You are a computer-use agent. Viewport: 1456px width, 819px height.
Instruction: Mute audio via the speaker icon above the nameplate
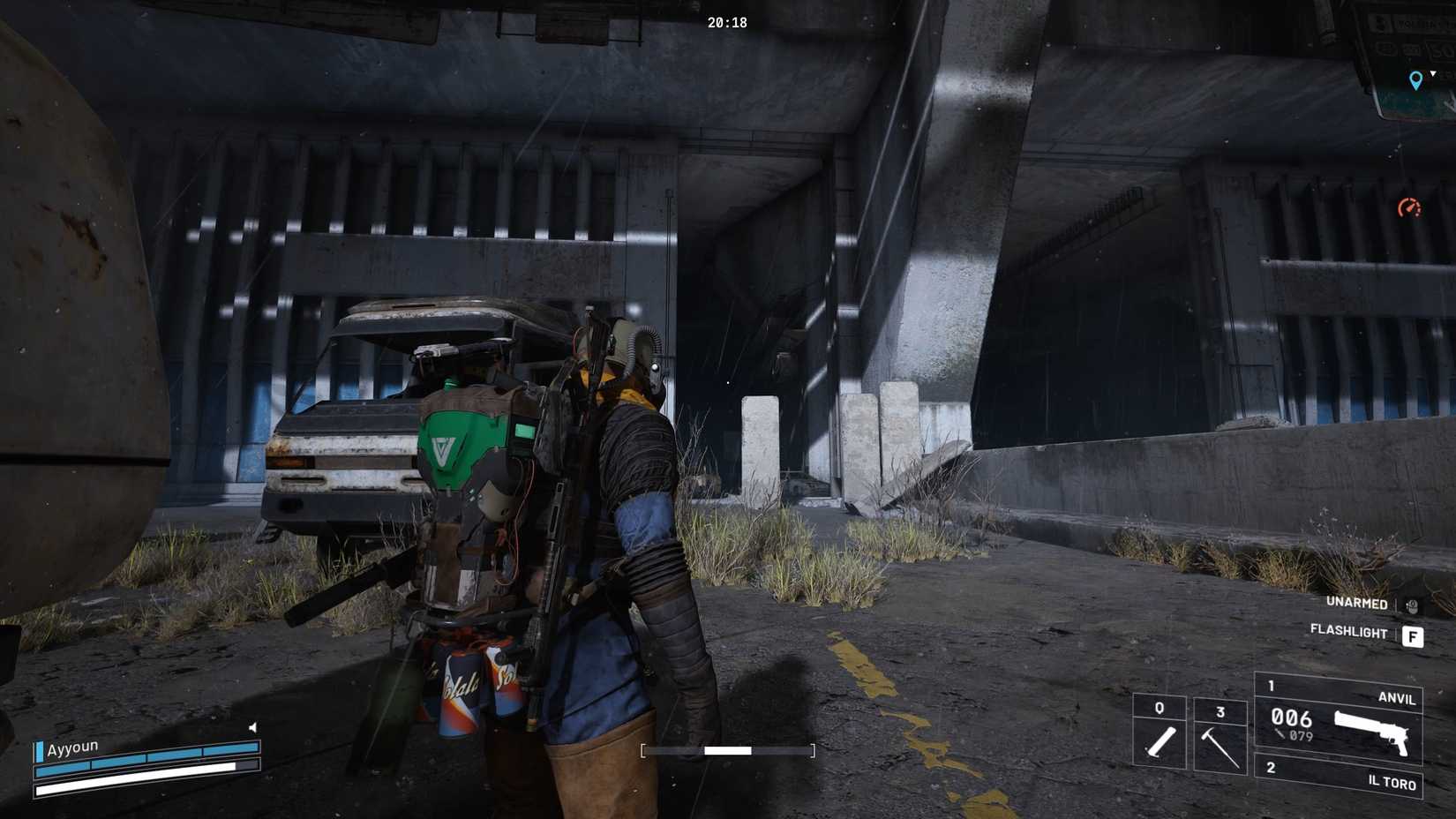(x=254, y=726)
